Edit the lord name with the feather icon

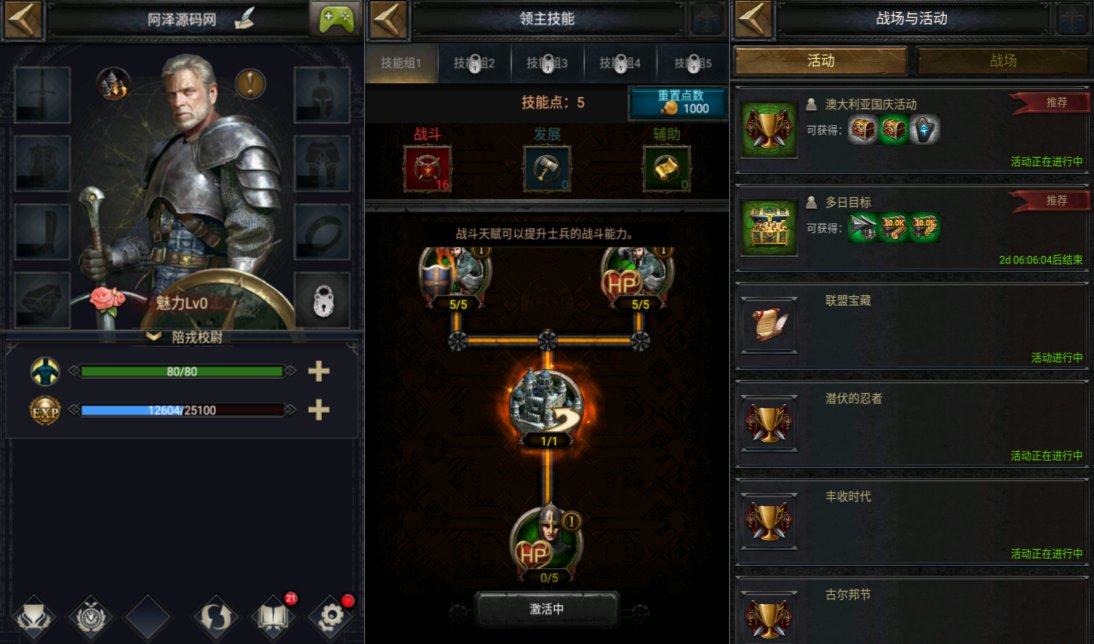pyautogui.click(x=245, y=19)
